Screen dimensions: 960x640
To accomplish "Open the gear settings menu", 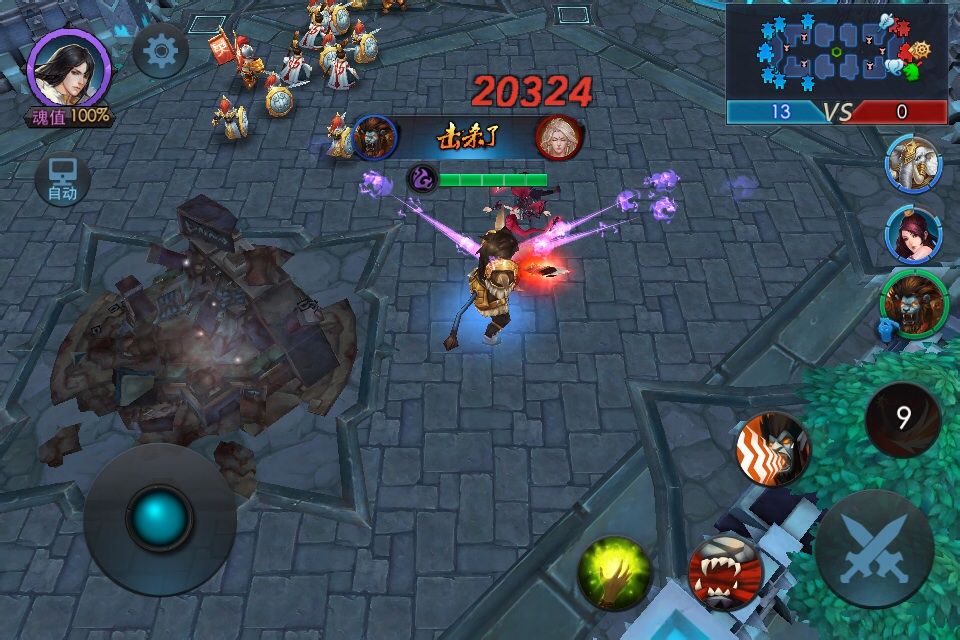I will 161,51.
